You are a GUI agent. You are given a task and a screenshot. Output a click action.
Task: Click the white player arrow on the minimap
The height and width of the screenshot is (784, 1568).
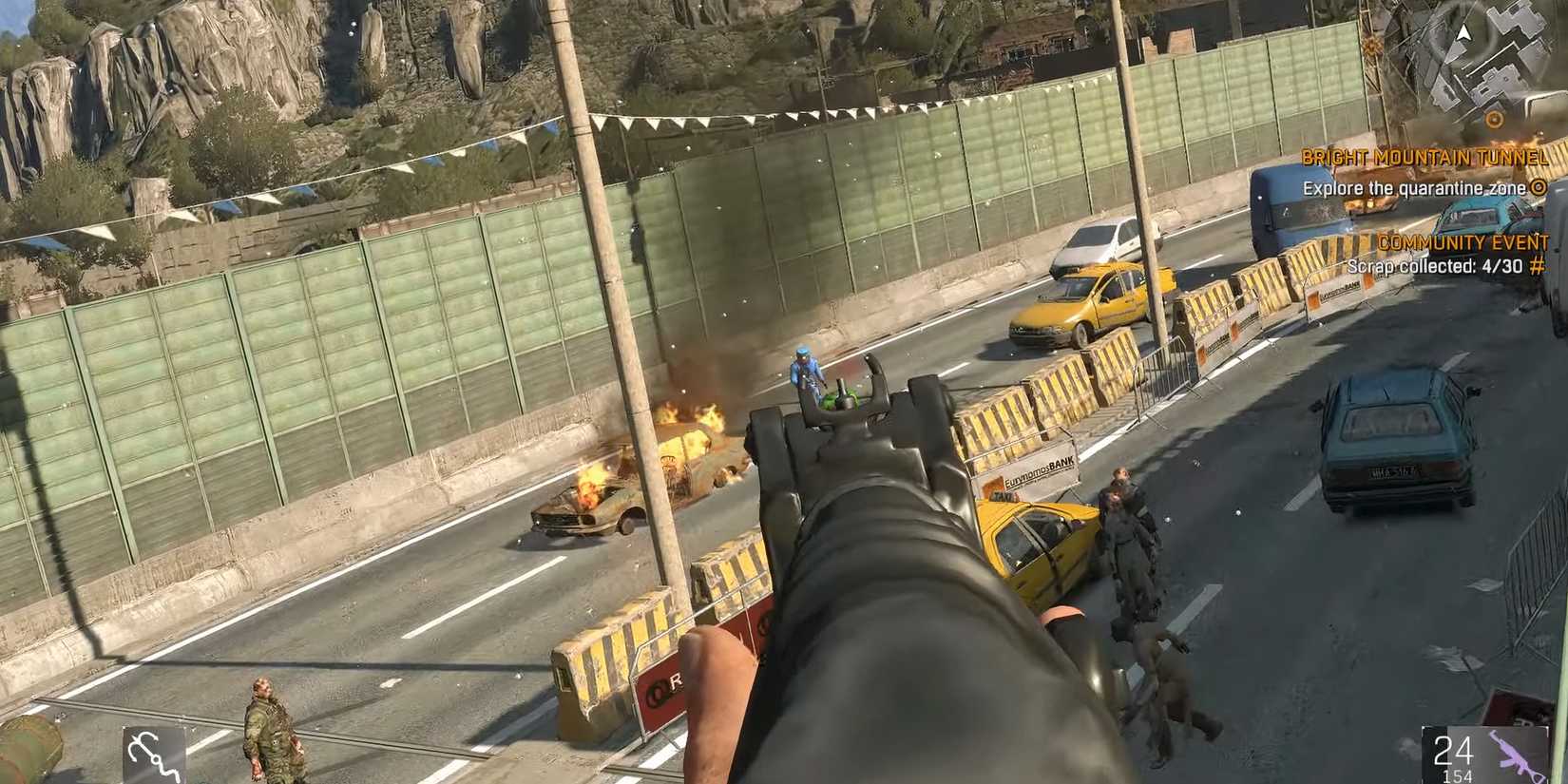coord(1464,32)
